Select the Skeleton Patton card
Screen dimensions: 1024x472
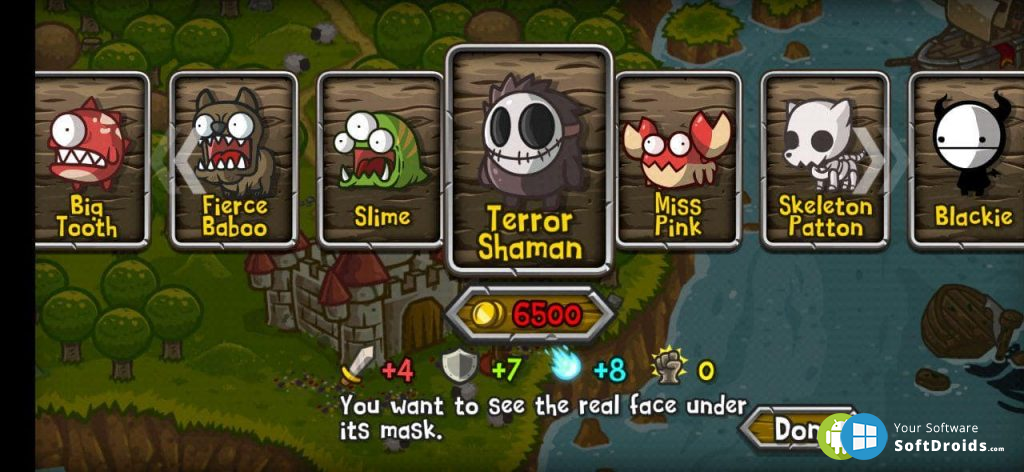point(825,160)
